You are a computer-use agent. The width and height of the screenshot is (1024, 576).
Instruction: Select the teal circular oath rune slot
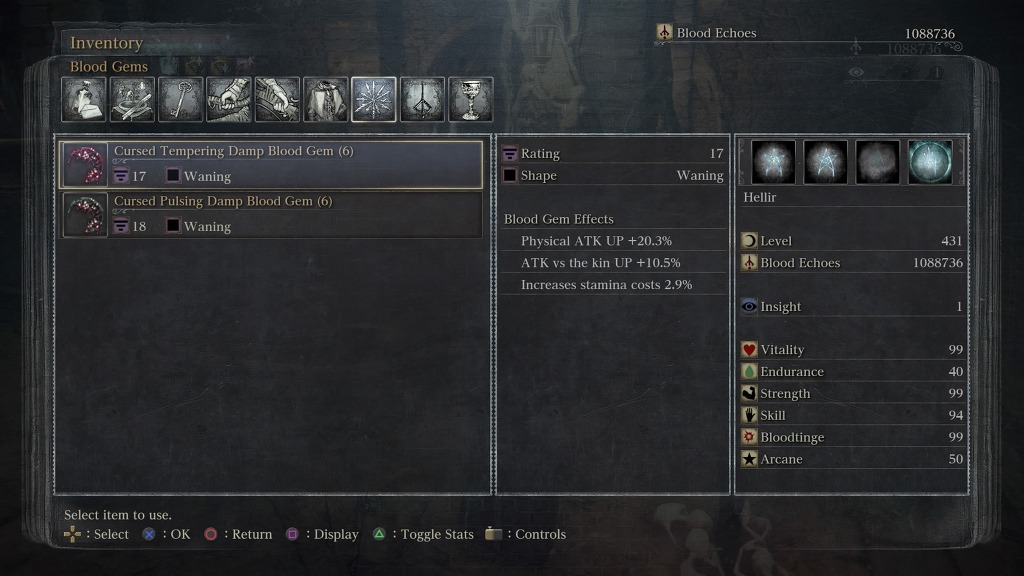pos(930,162)
